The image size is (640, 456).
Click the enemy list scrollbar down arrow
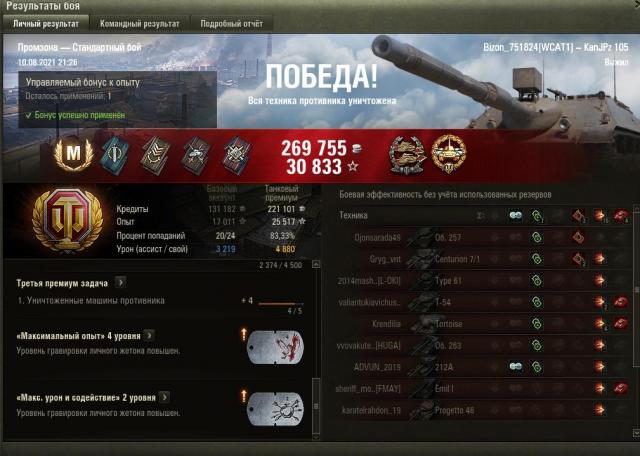634,432
